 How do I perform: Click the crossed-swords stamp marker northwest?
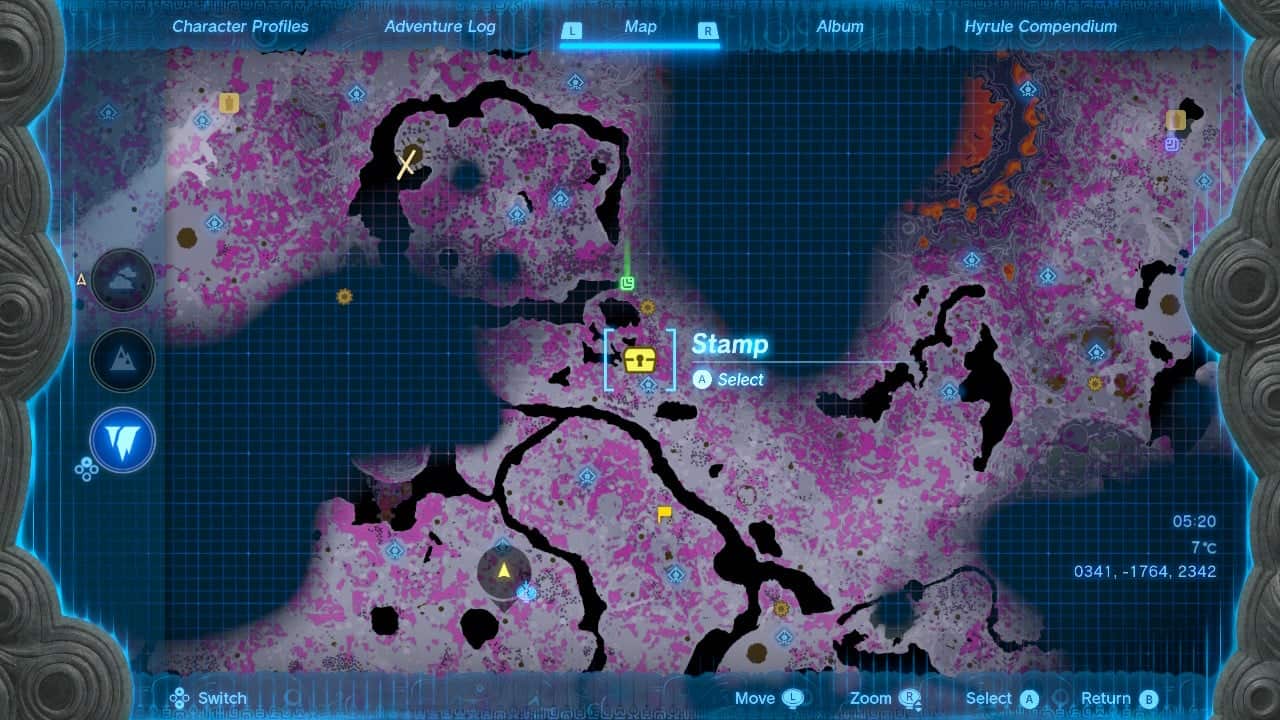(x=406, y=161)
